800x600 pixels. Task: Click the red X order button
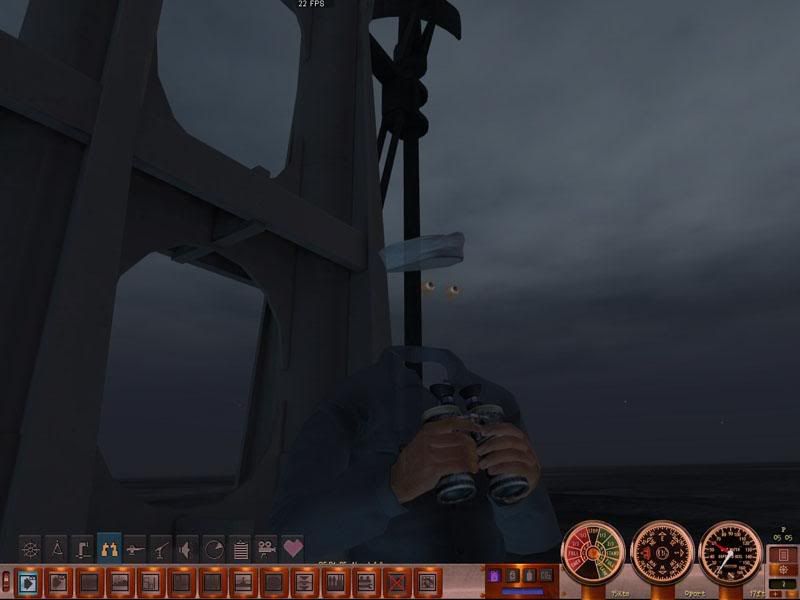point(396,580)
